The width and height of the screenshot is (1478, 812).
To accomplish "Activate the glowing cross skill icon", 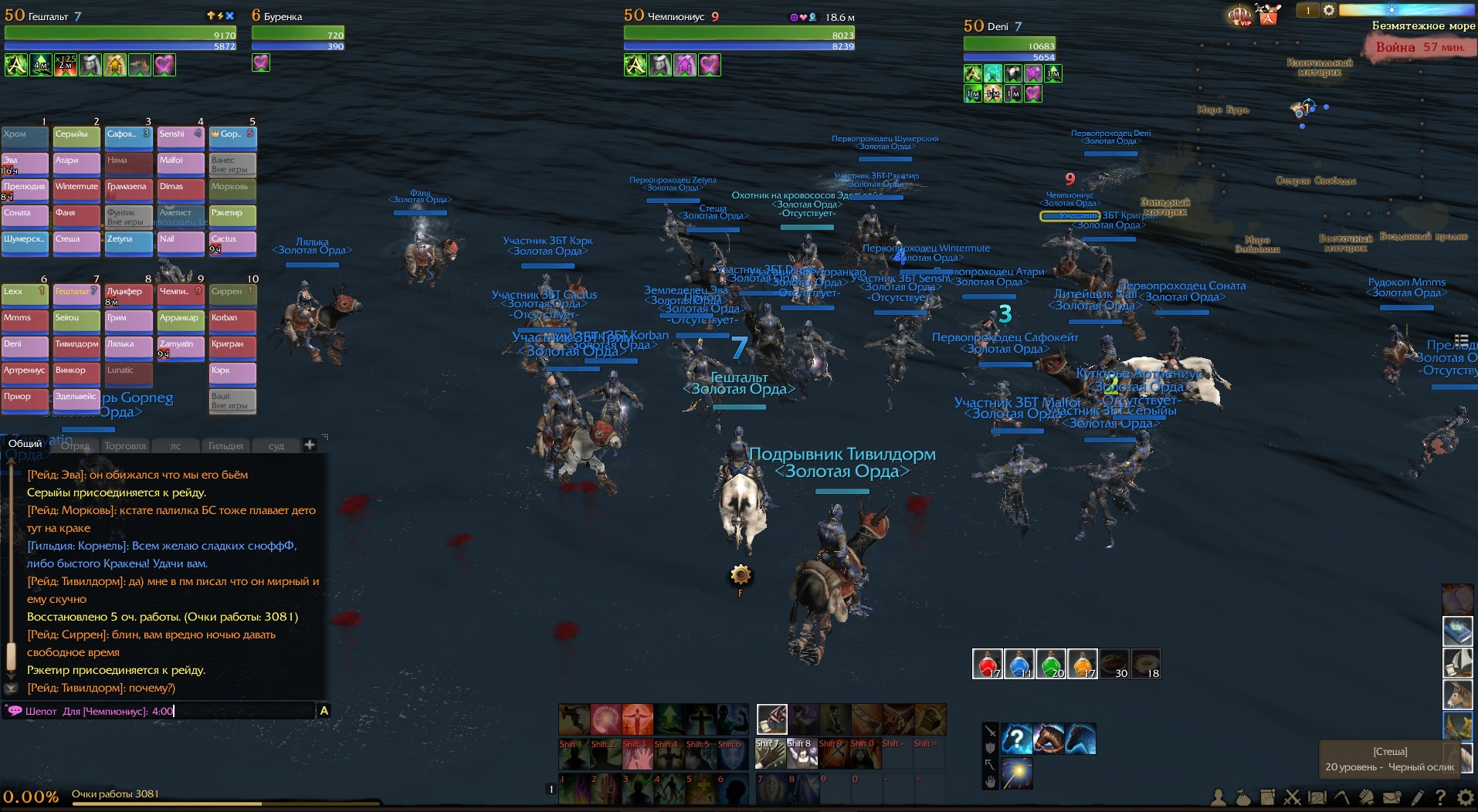I will [x=700, y=719].
